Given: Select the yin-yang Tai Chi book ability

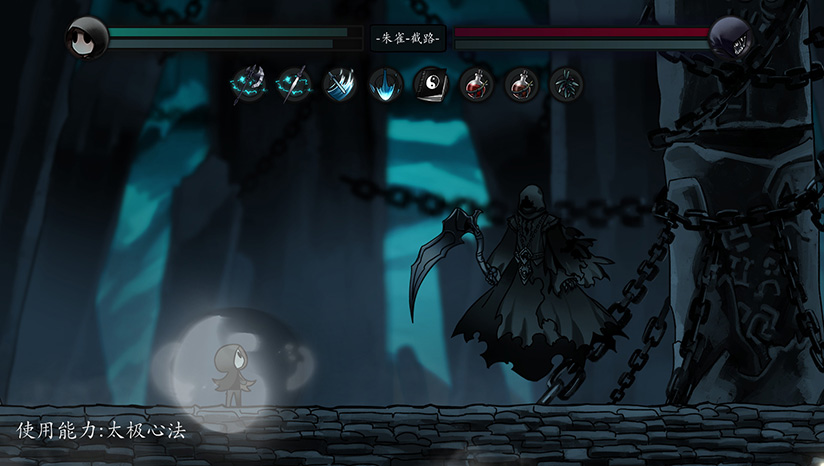Looking at the screenshot, I should coord(431,84).
